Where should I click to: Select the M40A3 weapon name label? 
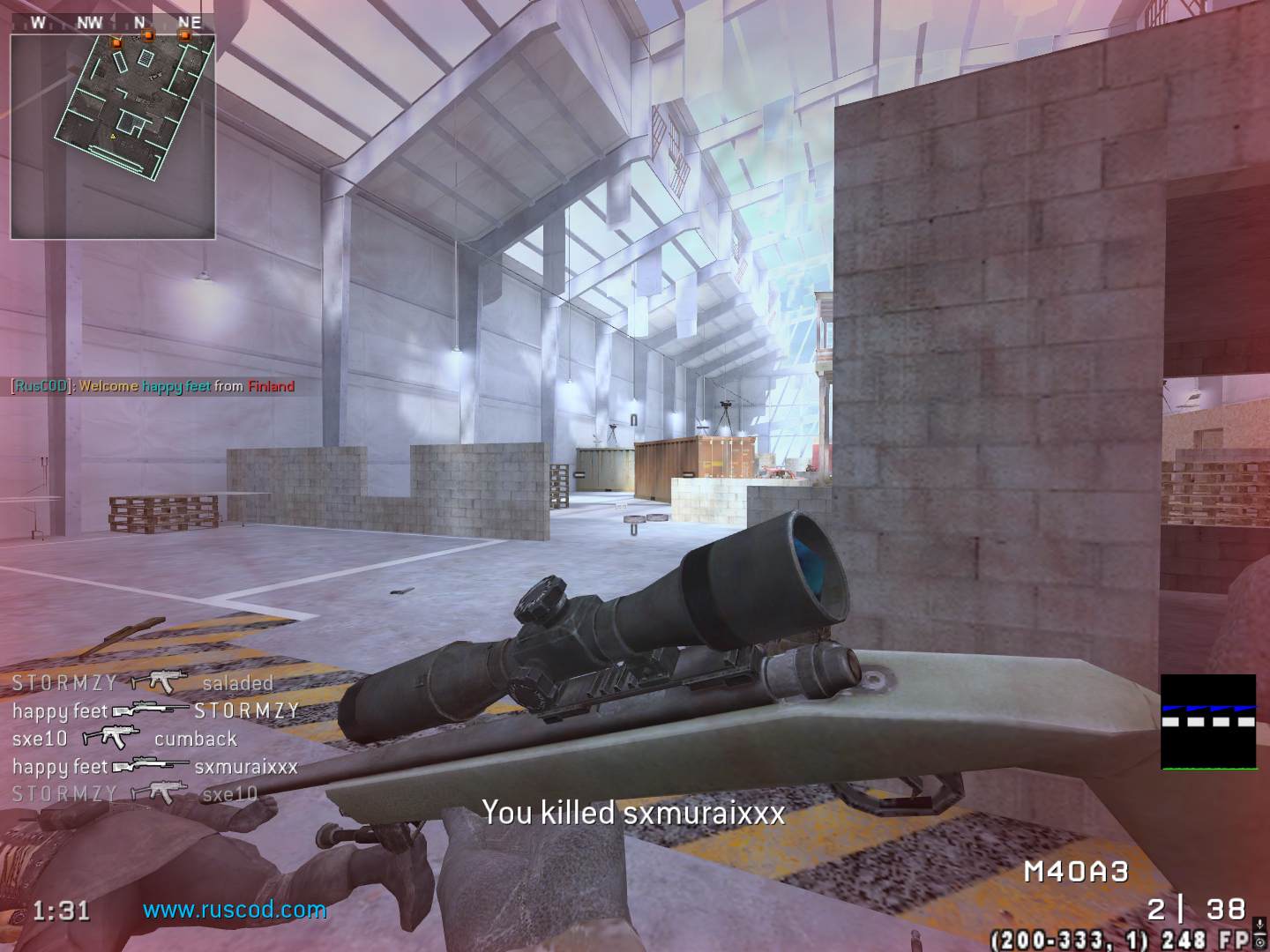click(1076, 872)
